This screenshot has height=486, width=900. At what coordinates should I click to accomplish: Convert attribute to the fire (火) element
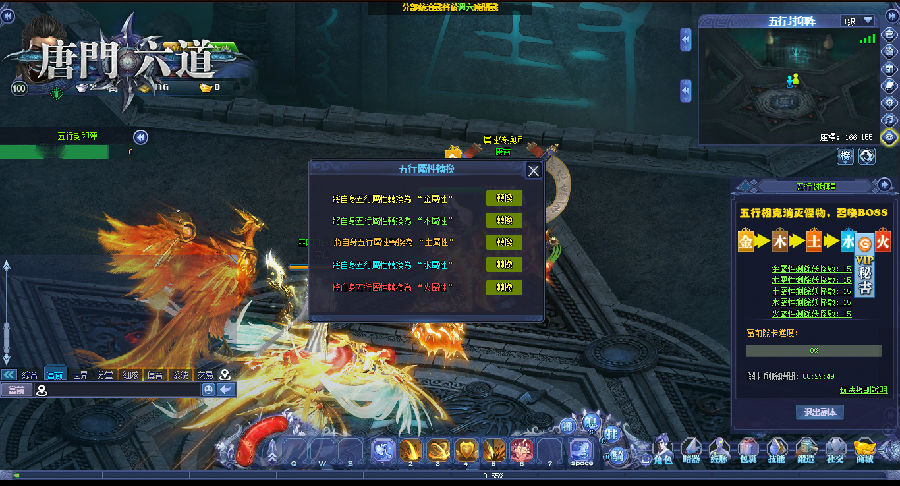tap(504, 287)
